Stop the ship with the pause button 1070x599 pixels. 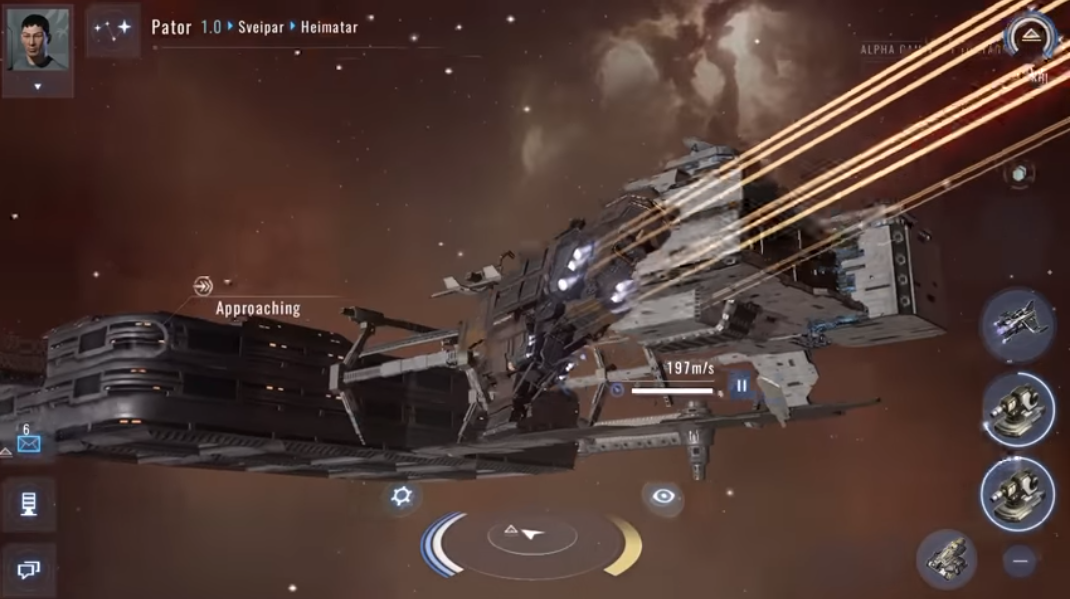pyautogui.click(x=742, y=385)
